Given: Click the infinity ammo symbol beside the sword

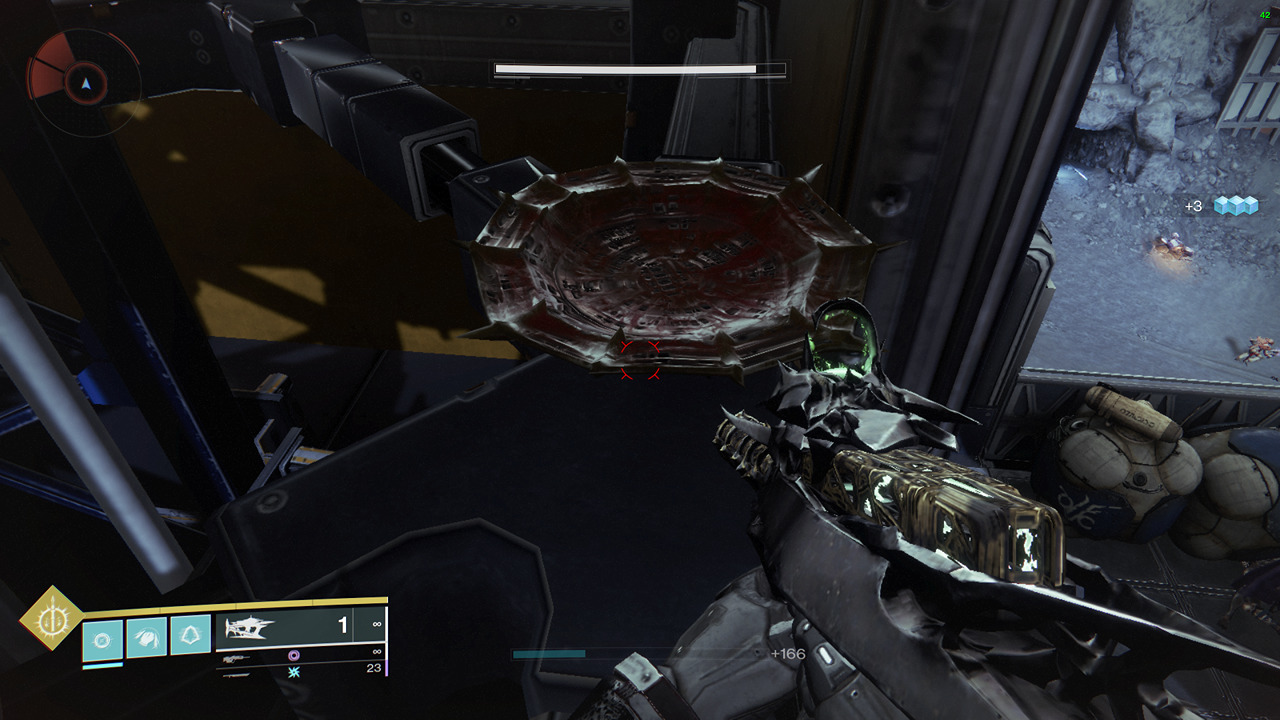Looking at the screenshot, I should (377, 624).
